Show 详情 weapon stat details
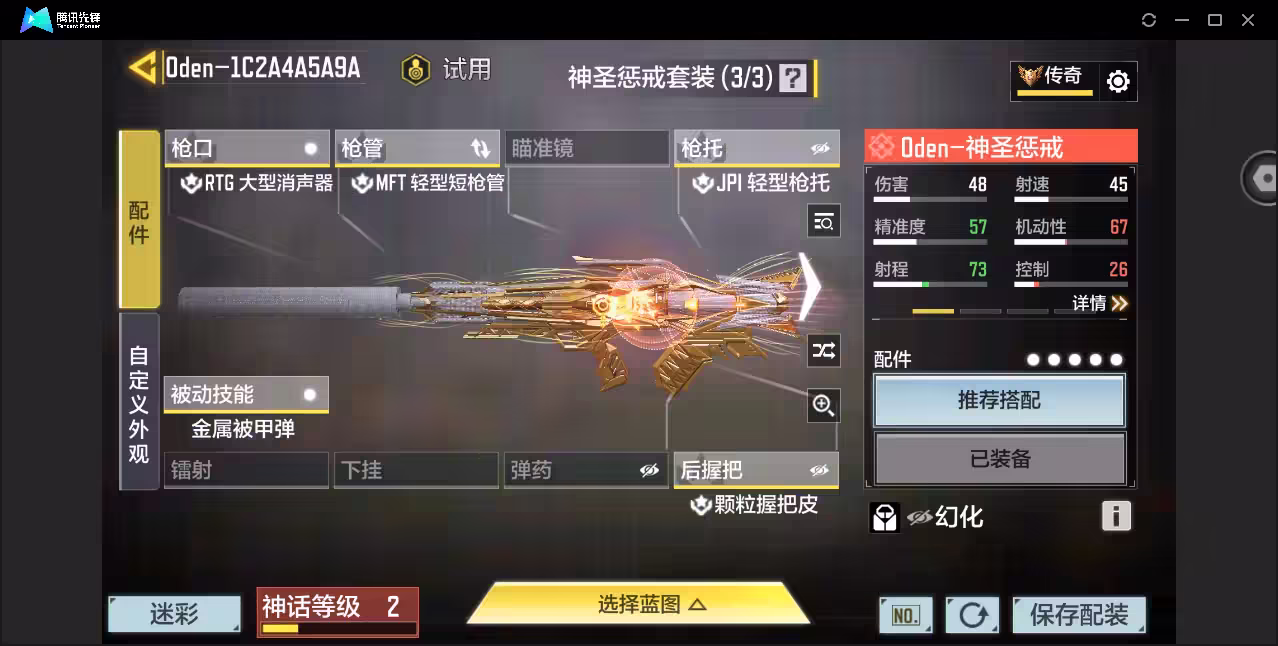The image size is (1278, 646). click(x=1099, y=303)
